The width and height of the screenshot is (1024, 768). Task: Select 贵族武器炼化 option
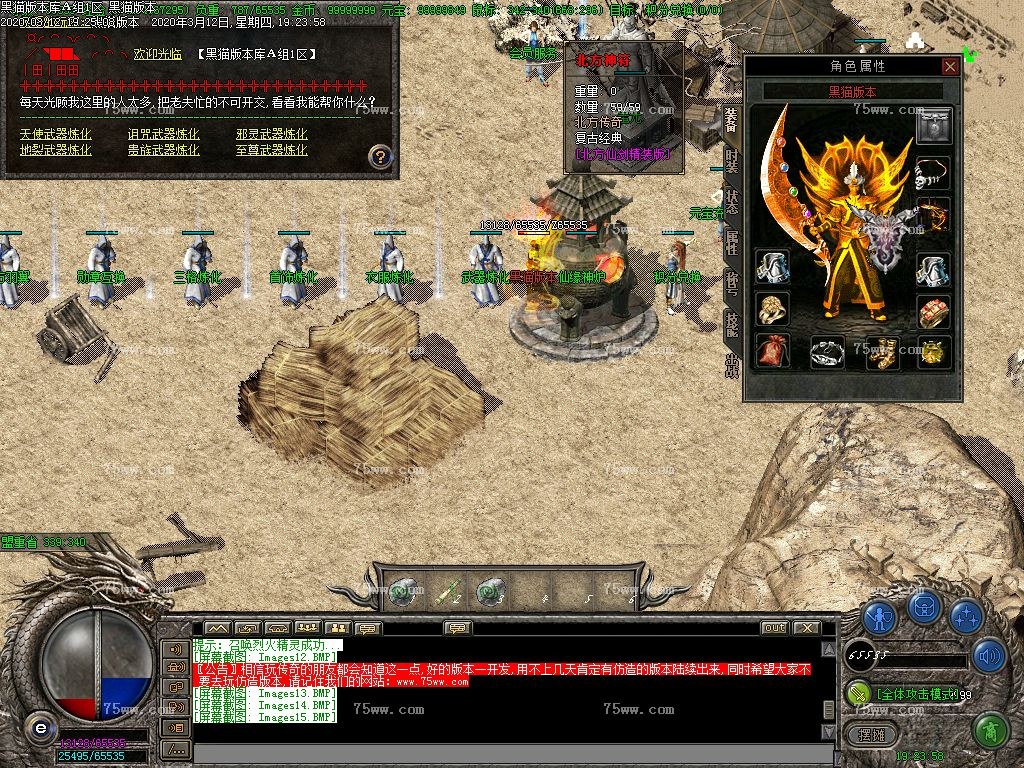click(163, 150)
